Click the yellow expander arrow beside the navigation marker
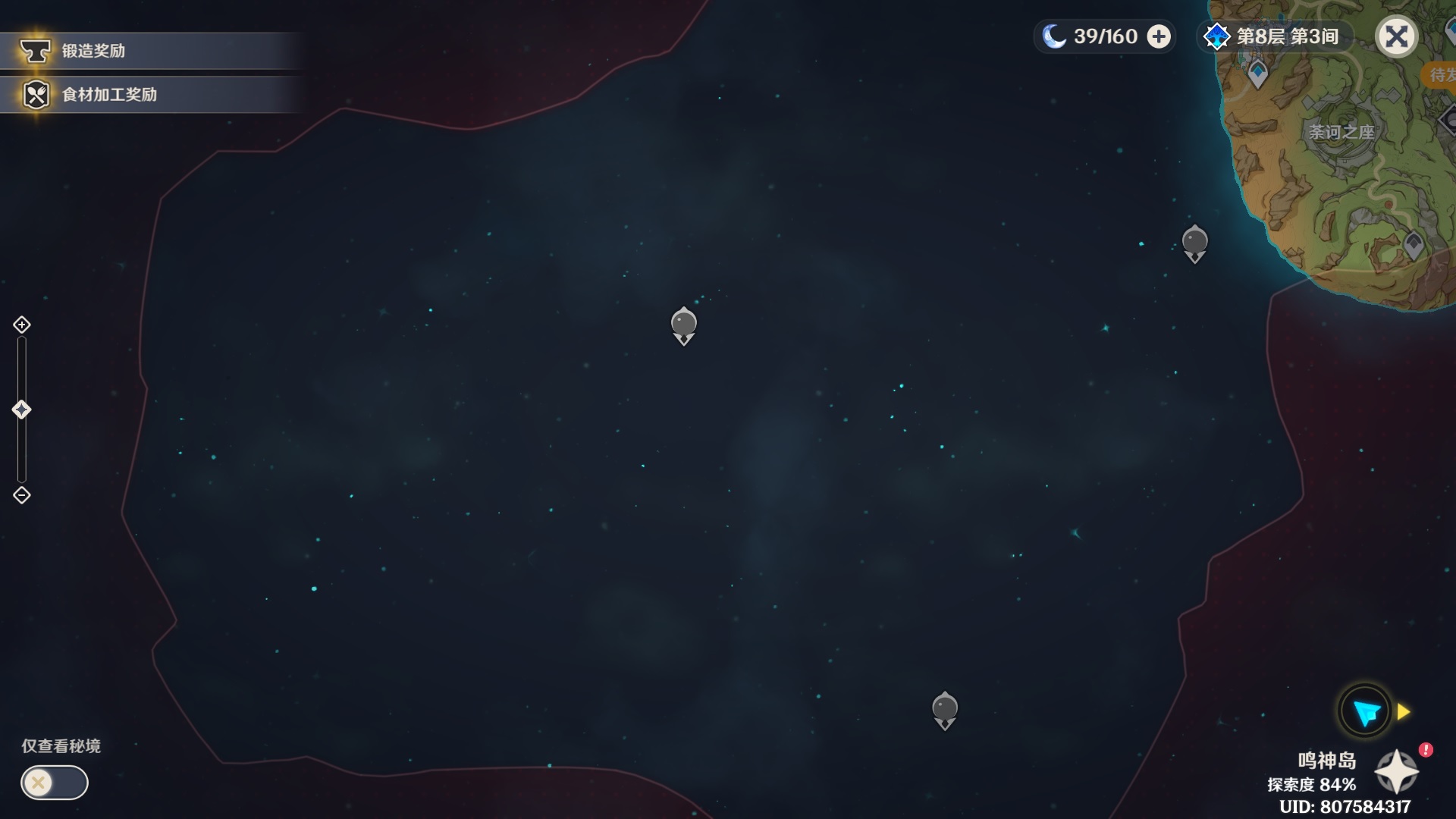The height and width of the screenshot is (819, 1456). pyautogui.click(x=1401, y=711)
